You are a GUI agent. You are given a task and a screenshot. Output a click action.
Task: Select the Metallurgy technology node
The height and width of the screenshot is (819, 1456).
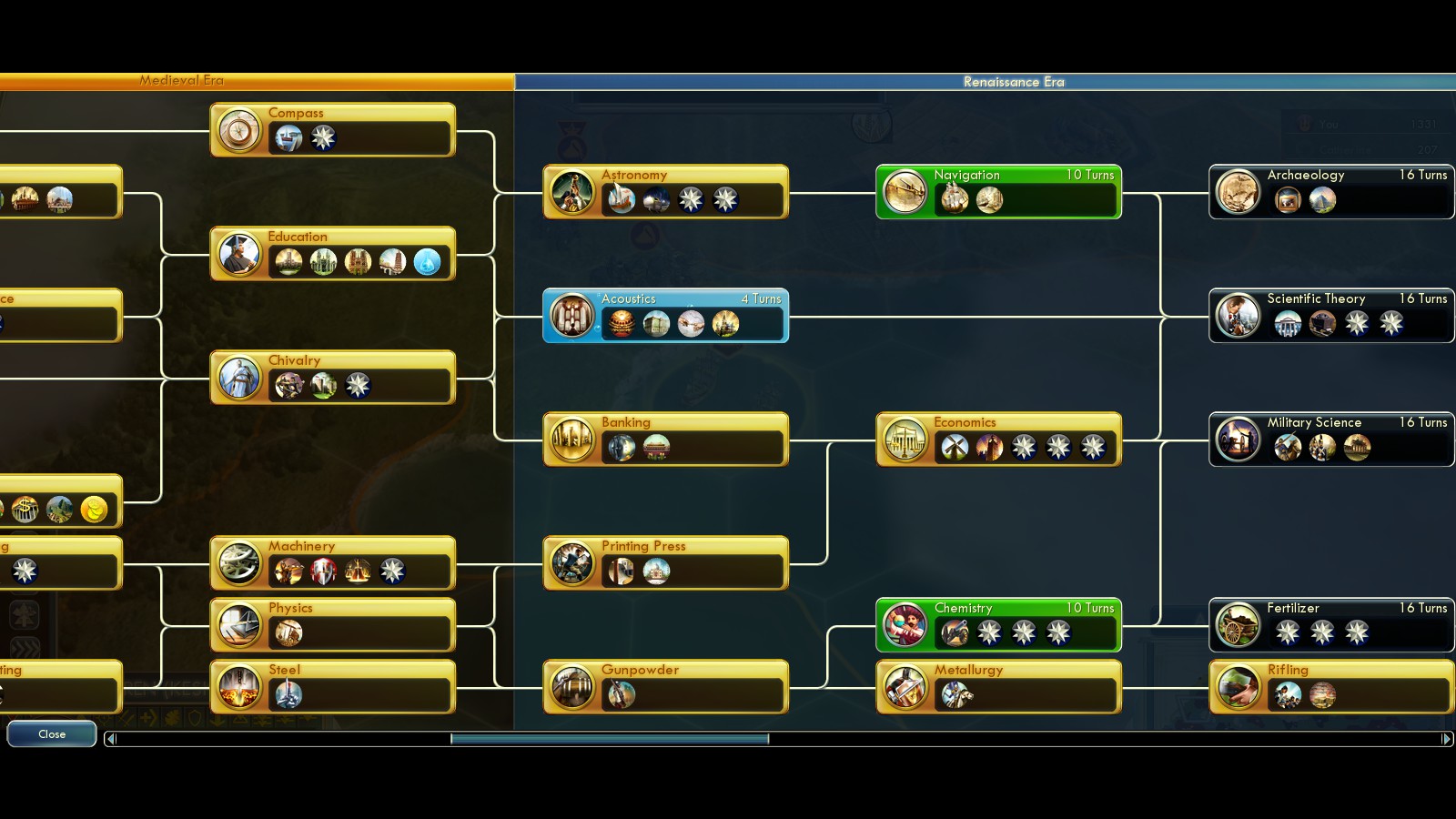[998, 687]
